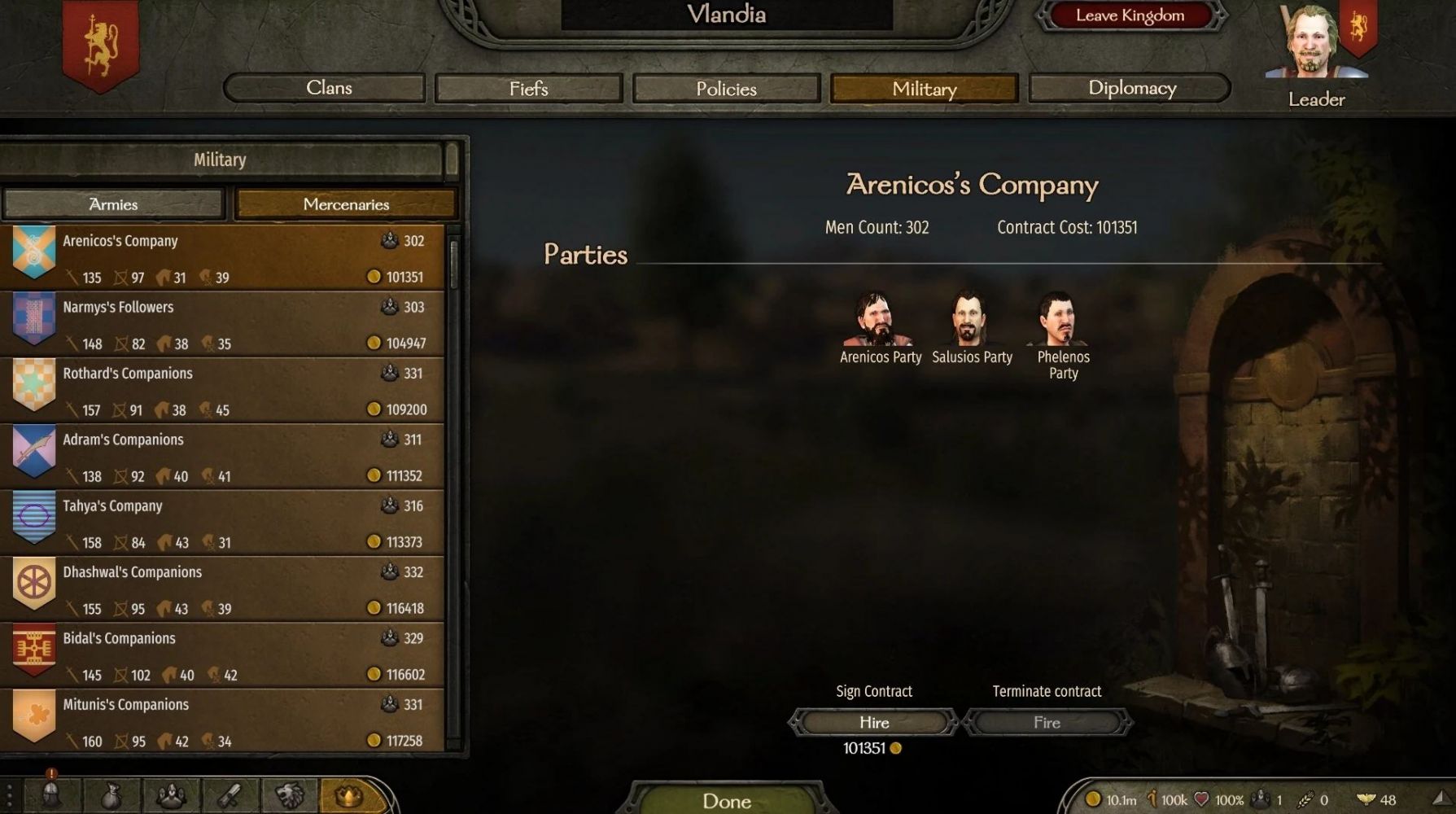Select Mitunis's Companions mercenary row
The image size is (1456, 814).
(228, 721)
